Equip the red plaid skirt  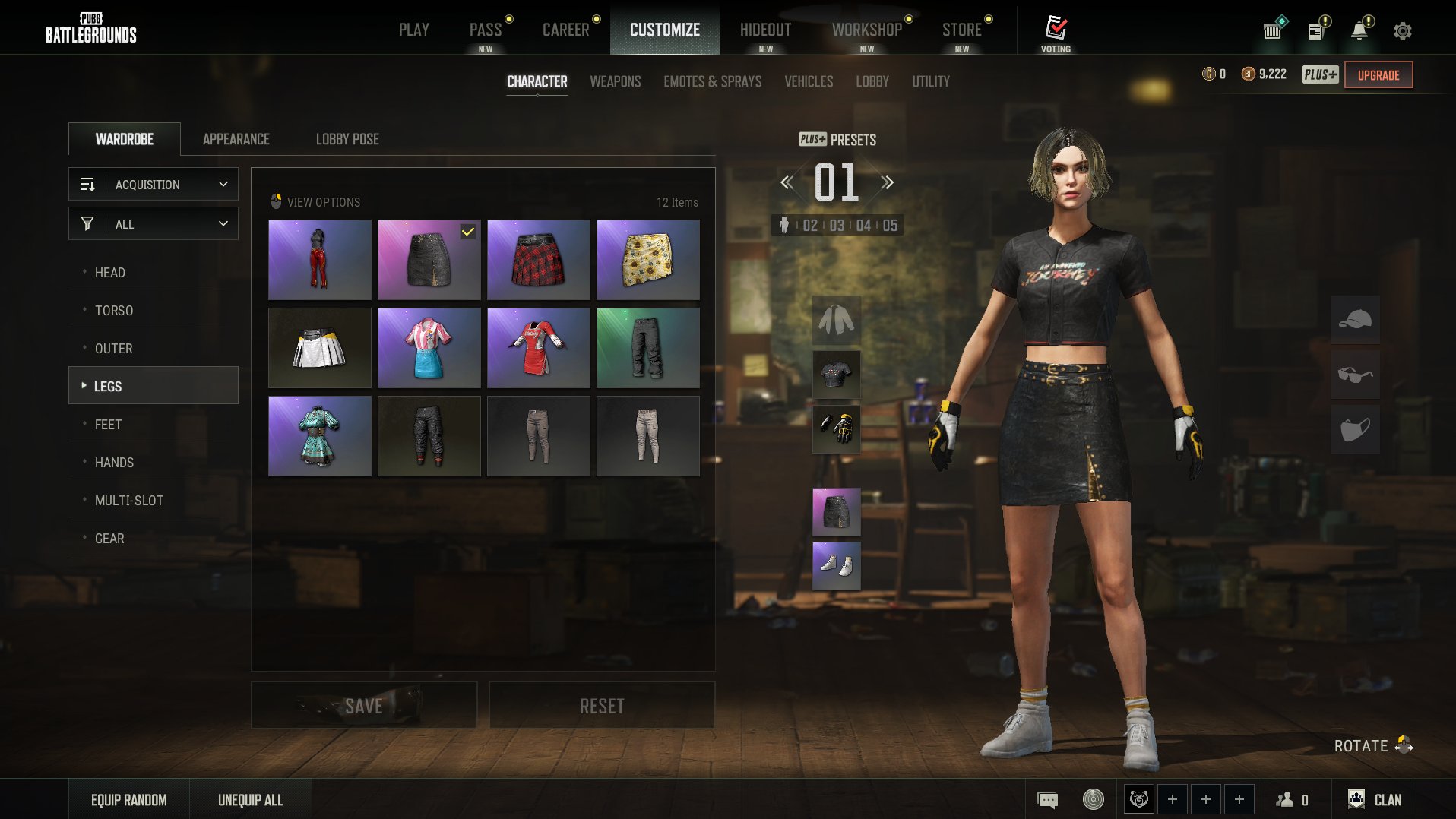538,260
